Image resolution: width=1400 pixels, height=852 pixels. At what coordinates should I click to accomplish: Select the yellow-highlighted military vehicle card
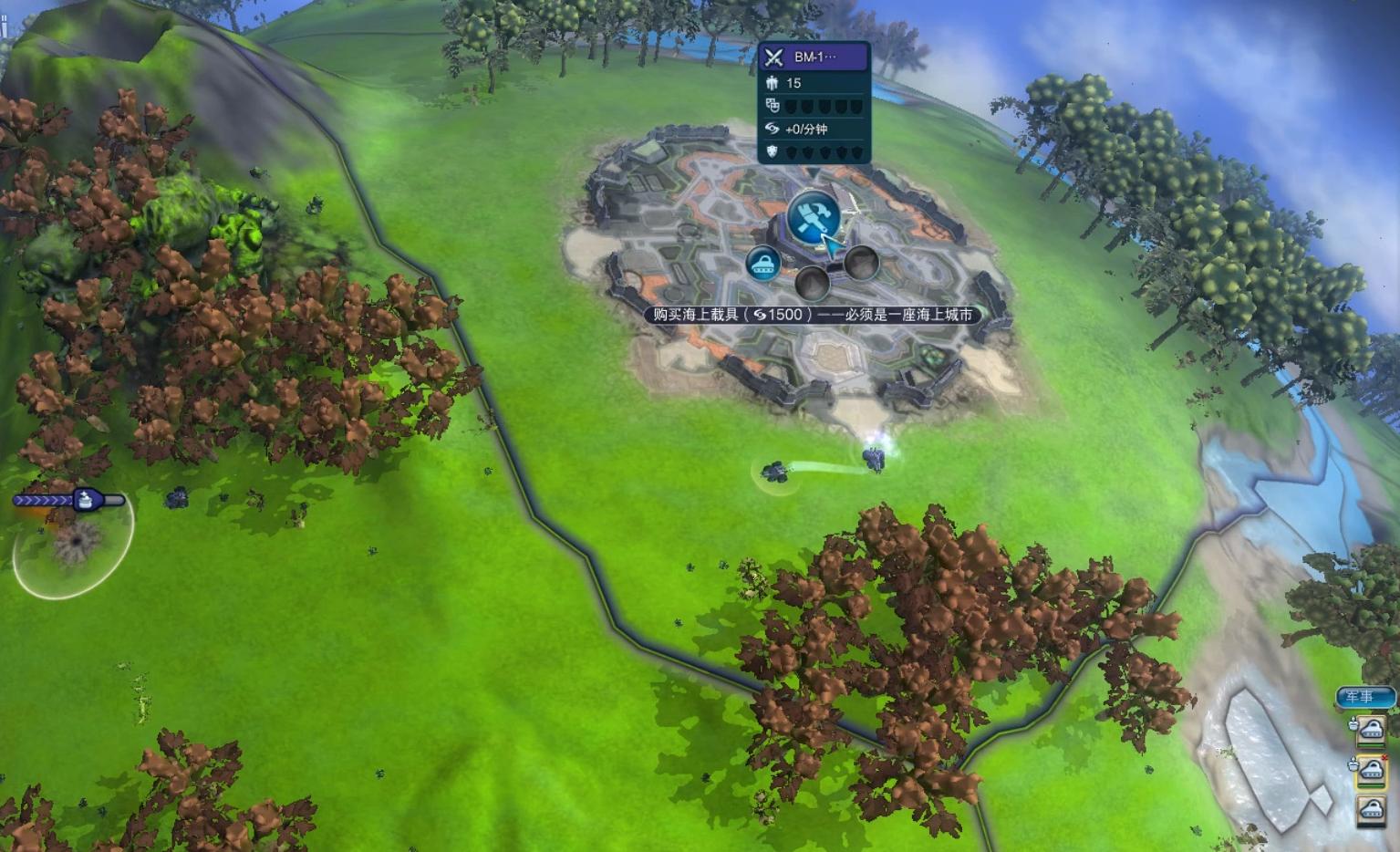1371,770
